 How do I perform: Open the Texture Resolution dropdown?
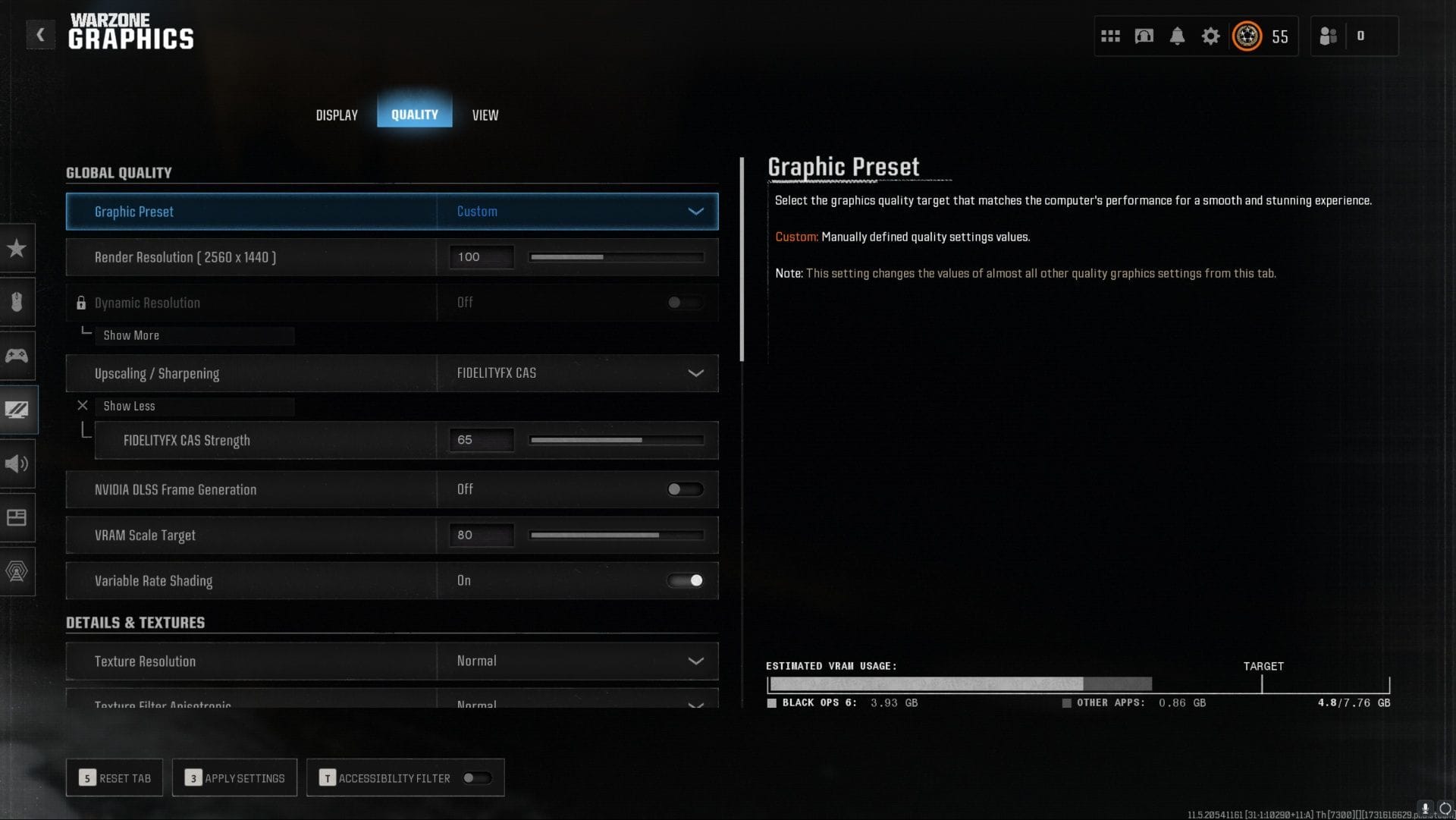click(x=576, y=661)
